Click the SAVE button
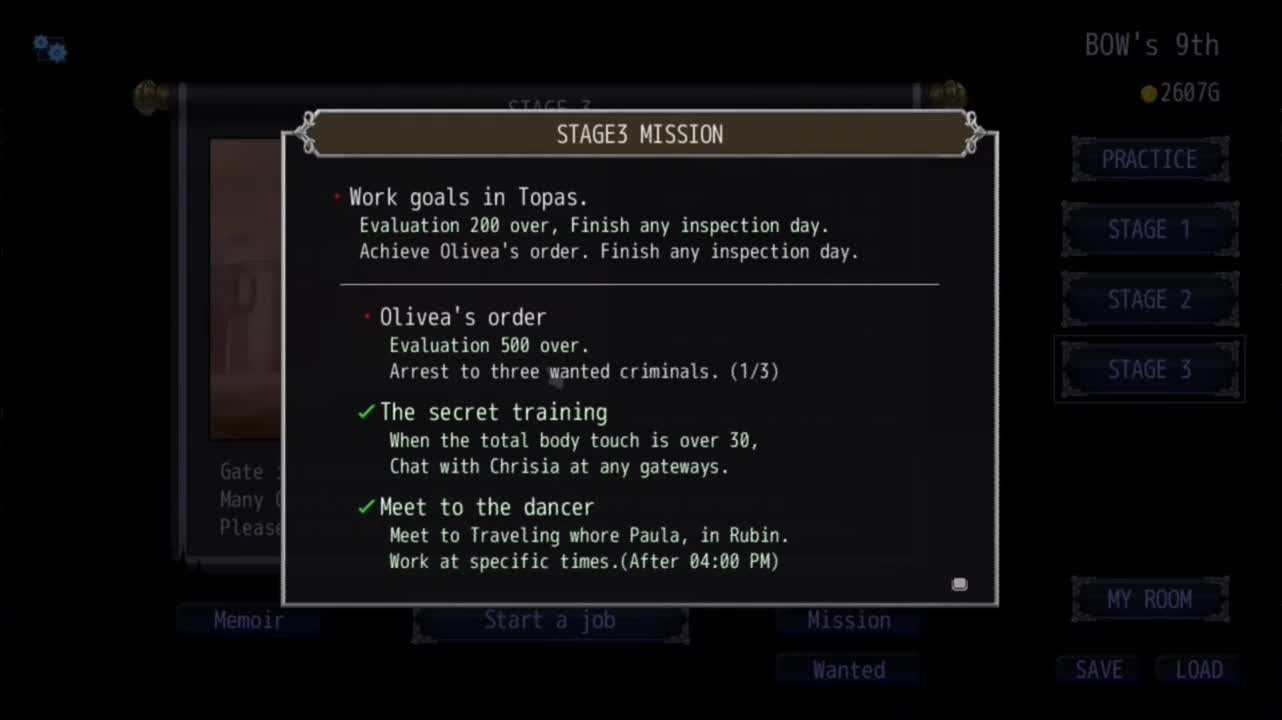This screenshot has height=720, width=1282. tap(1098, 670)
